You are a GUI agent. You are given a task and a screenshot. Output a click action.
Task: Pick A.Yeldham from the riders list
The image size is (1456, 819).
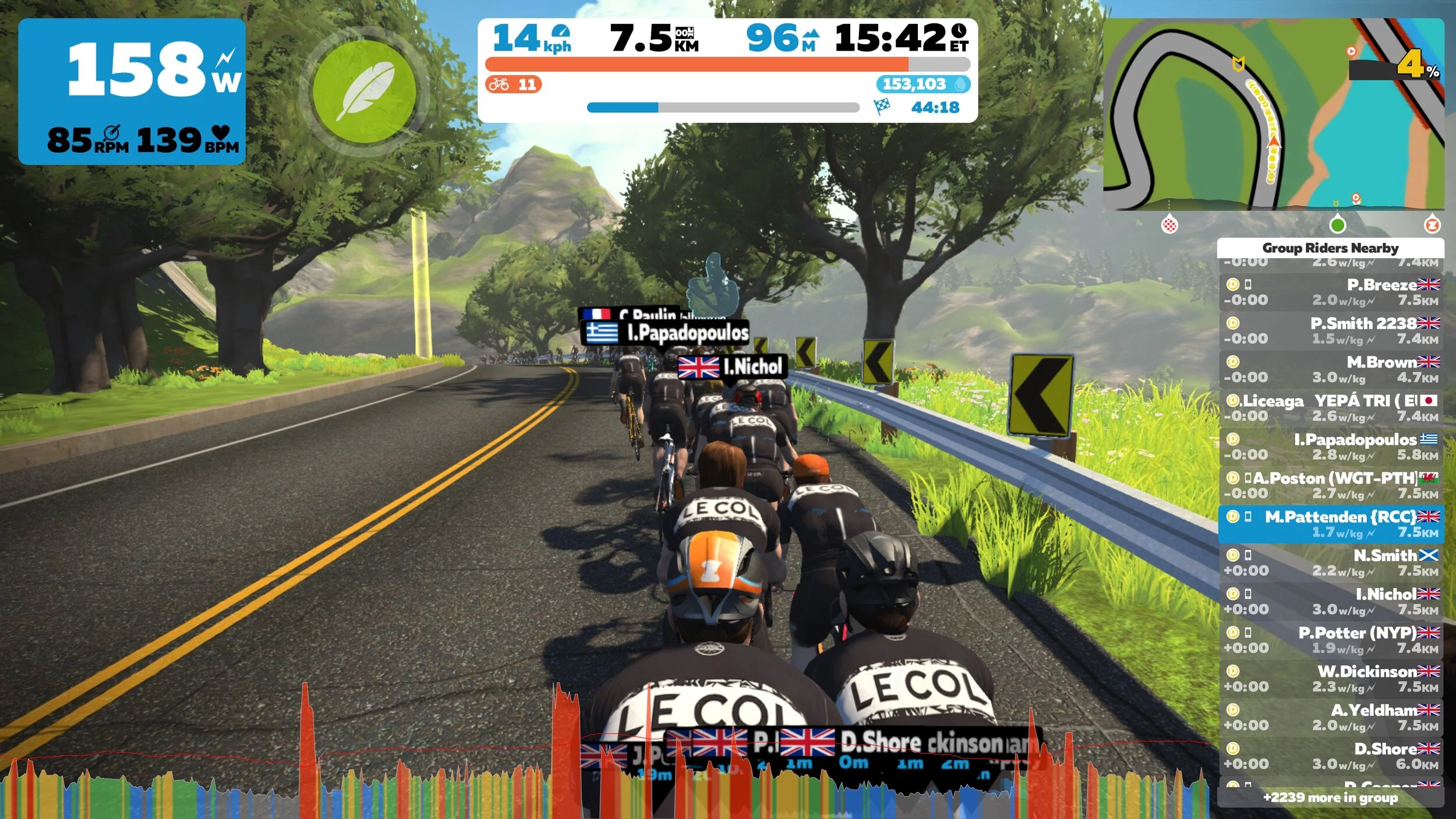1330,717
